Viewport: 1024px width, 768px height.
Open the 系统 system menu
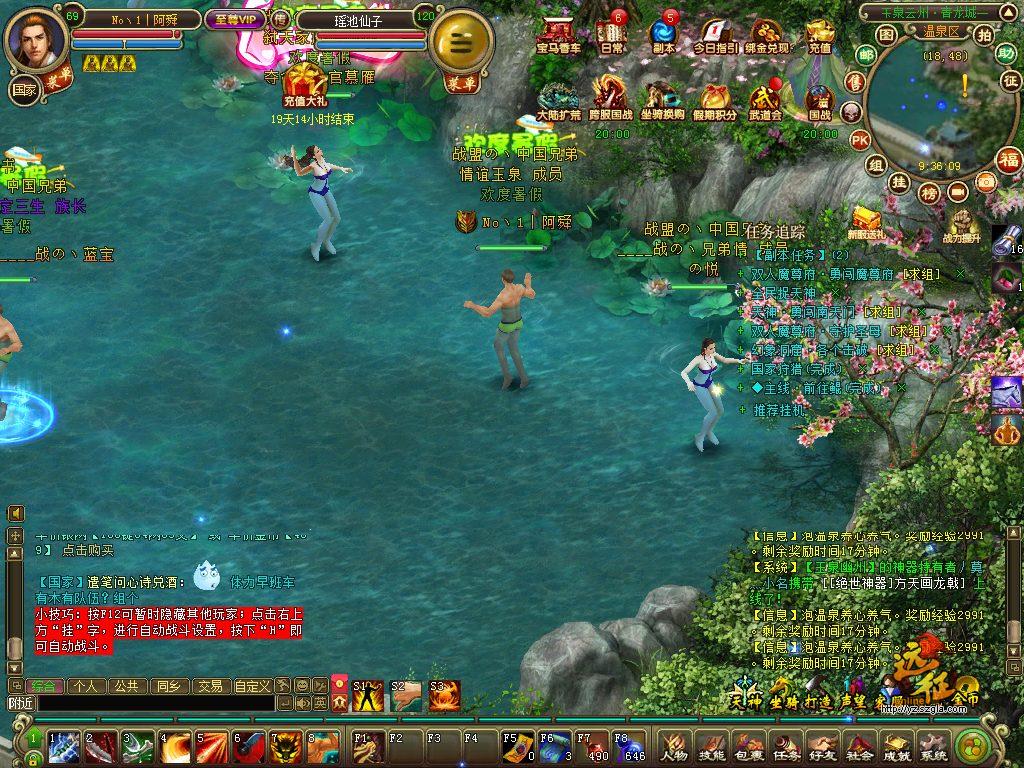pos(933,746)
